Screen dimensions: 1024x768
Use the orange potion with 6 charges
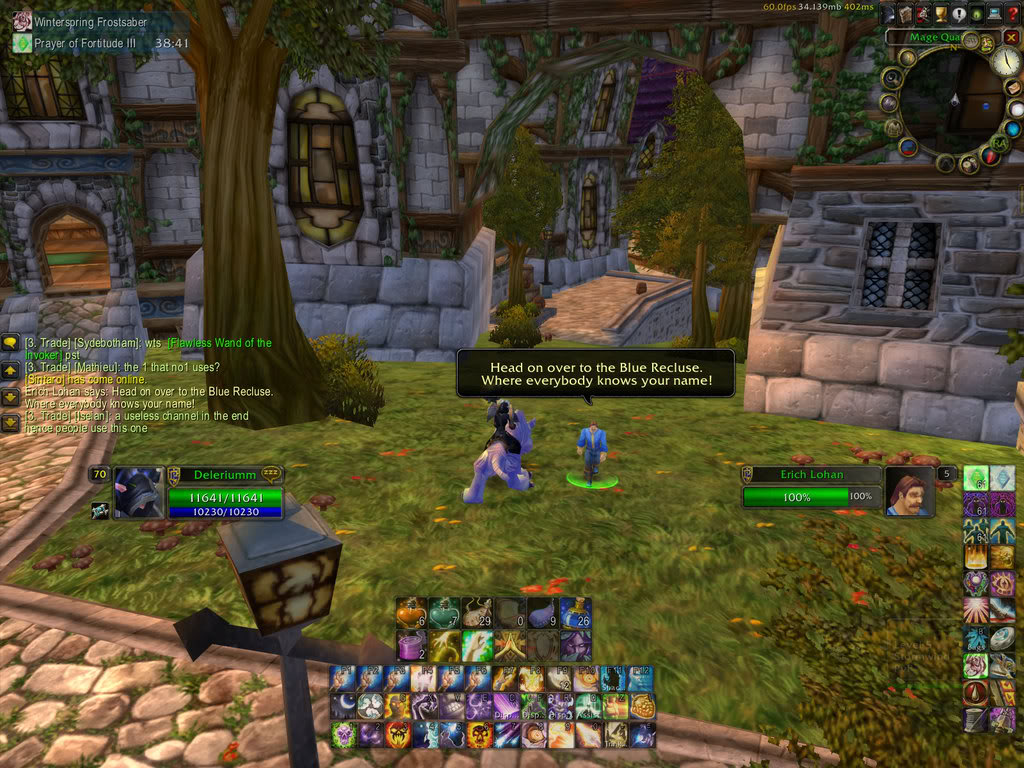point(411,612)
